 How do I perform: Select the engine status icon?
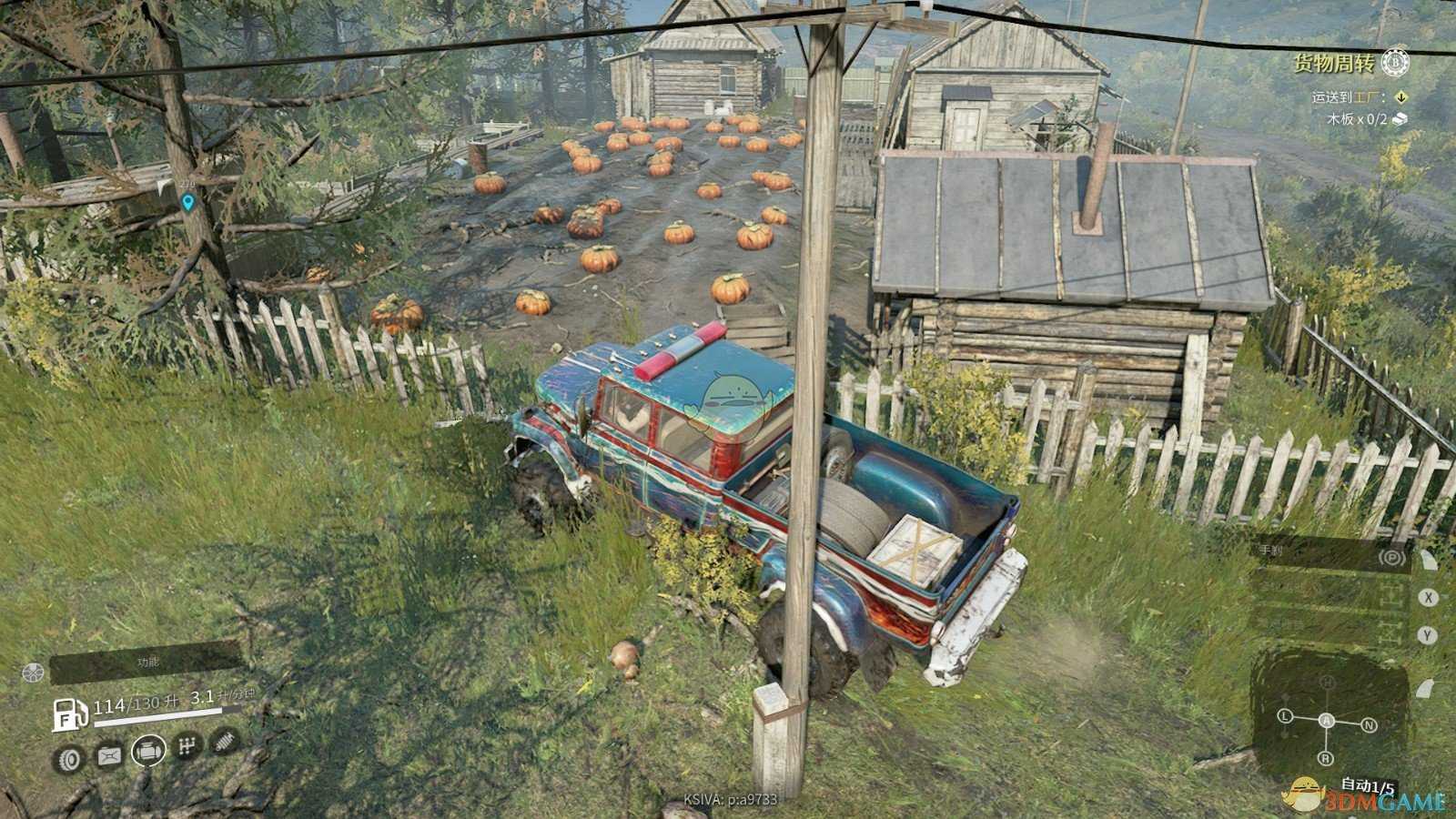[x=148, y=752]
